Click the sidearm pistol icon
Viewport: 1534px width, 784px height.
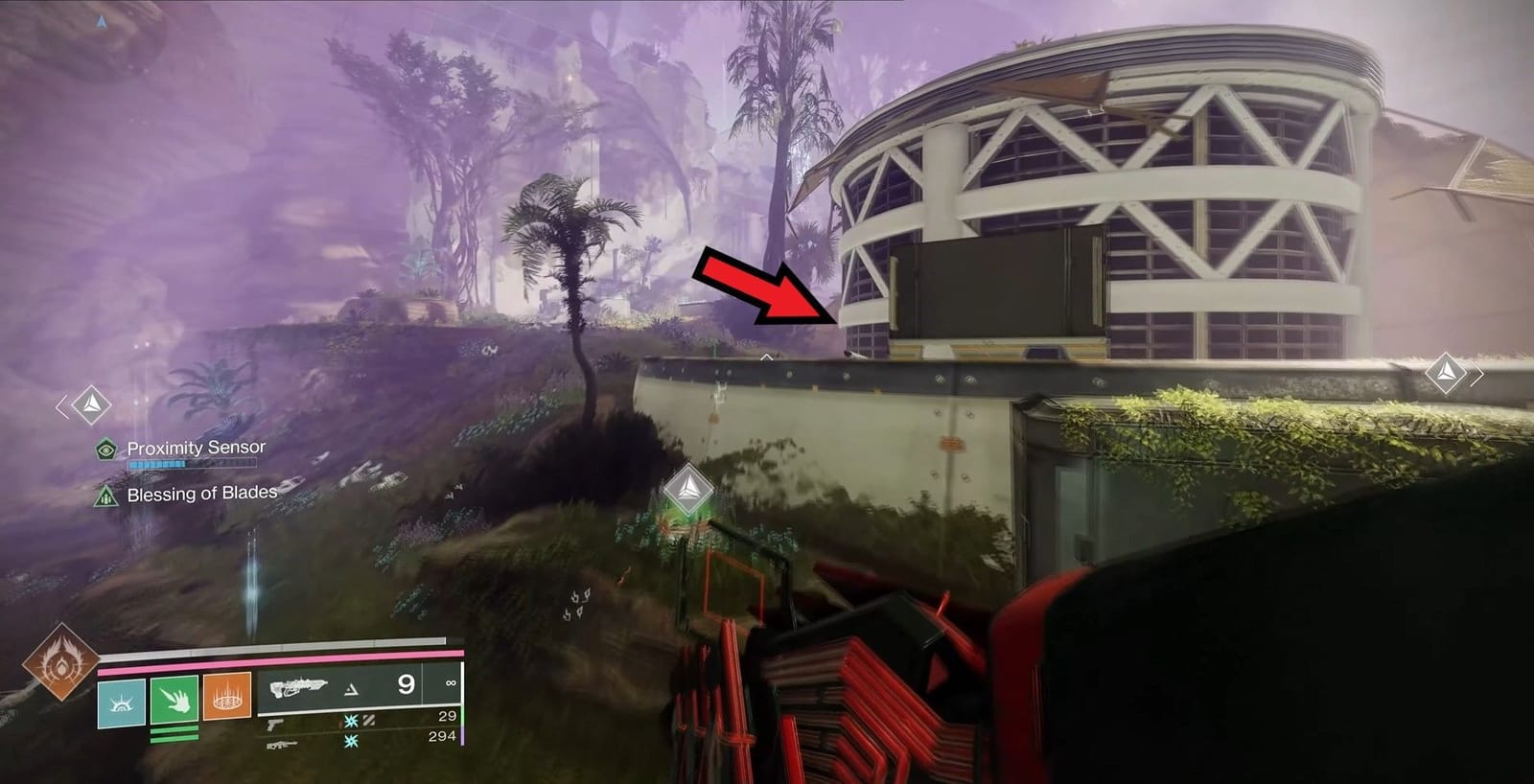click(x=274, y=726)
